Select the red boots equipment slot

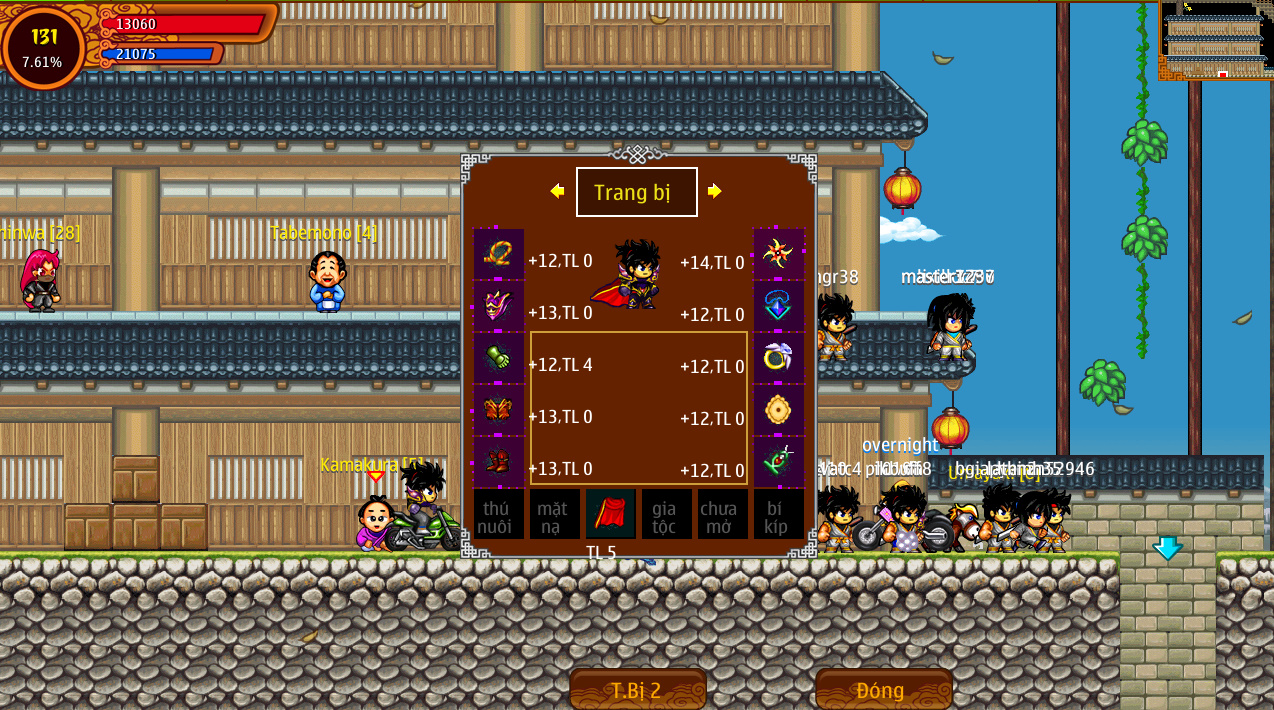coord(498,462)
